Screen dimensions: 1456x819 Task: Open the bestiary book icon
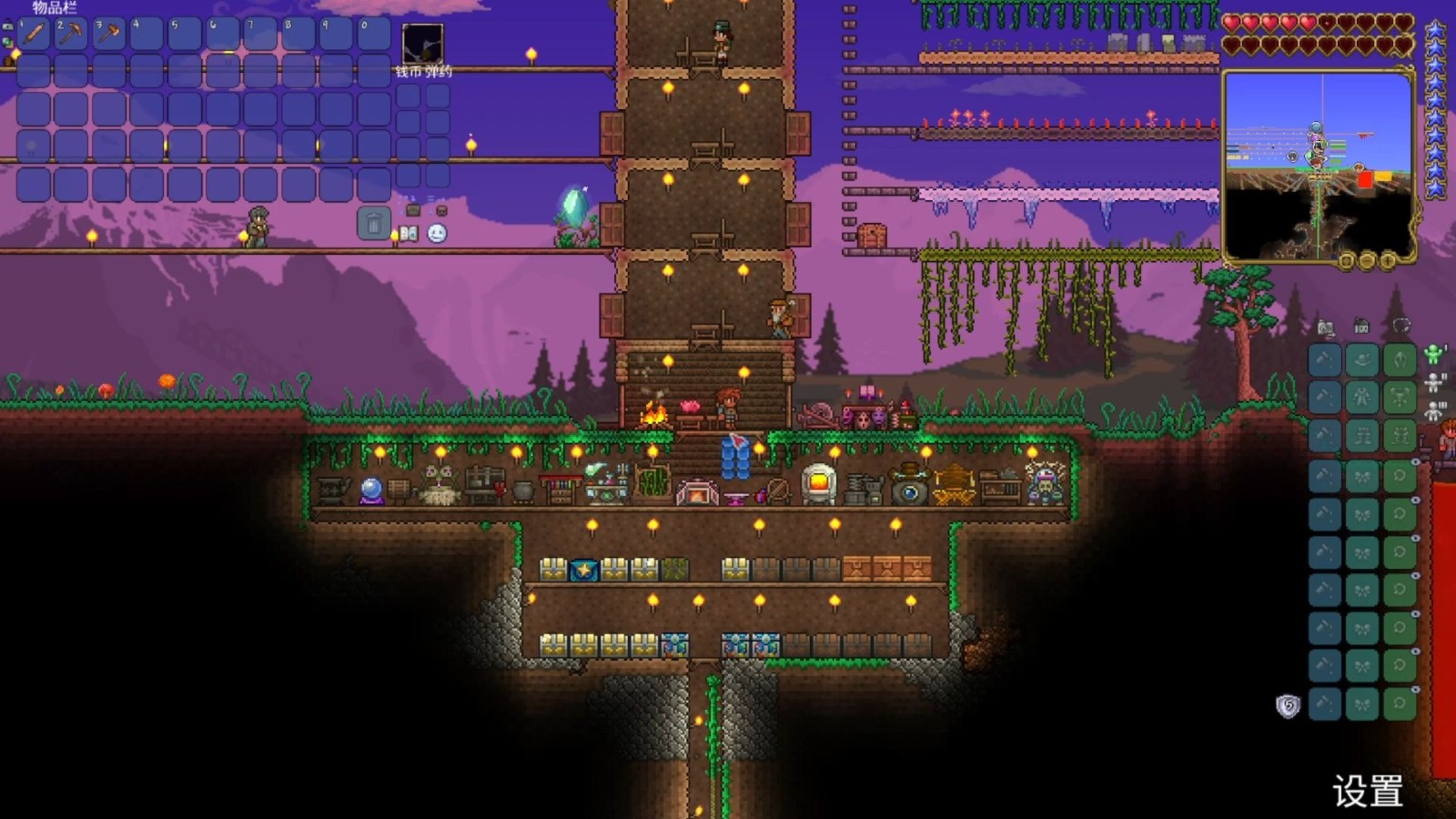(409, 234)
